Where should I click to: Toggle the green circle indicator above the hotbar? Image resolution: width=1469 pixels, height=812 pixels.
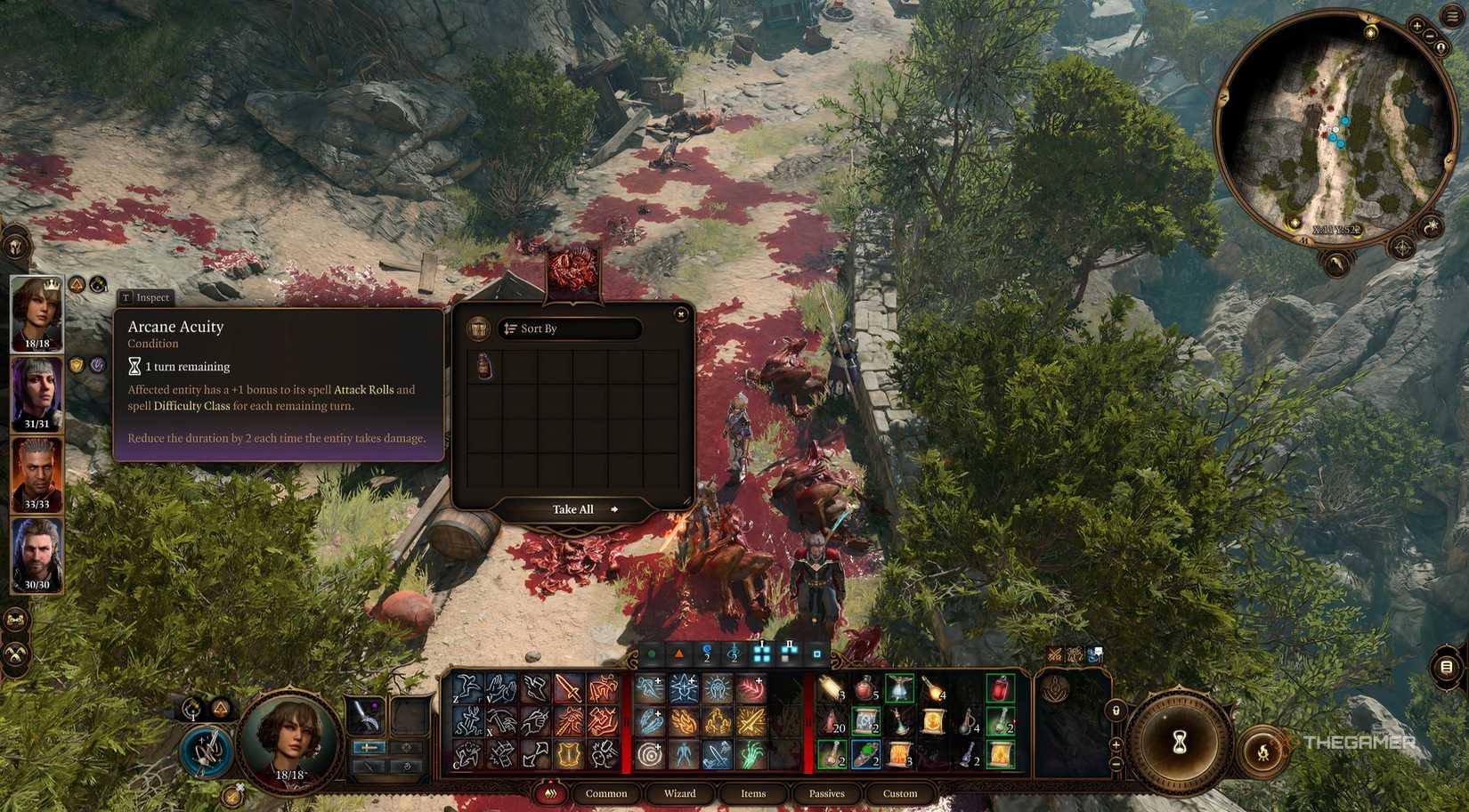(653, 653)
